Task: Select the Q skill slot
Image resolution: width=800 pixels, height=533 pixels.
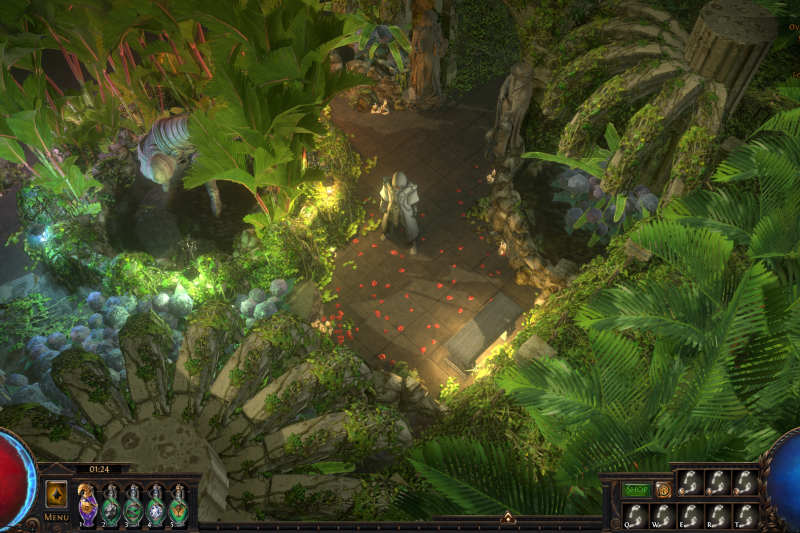Action: click(x=634, y=515)
